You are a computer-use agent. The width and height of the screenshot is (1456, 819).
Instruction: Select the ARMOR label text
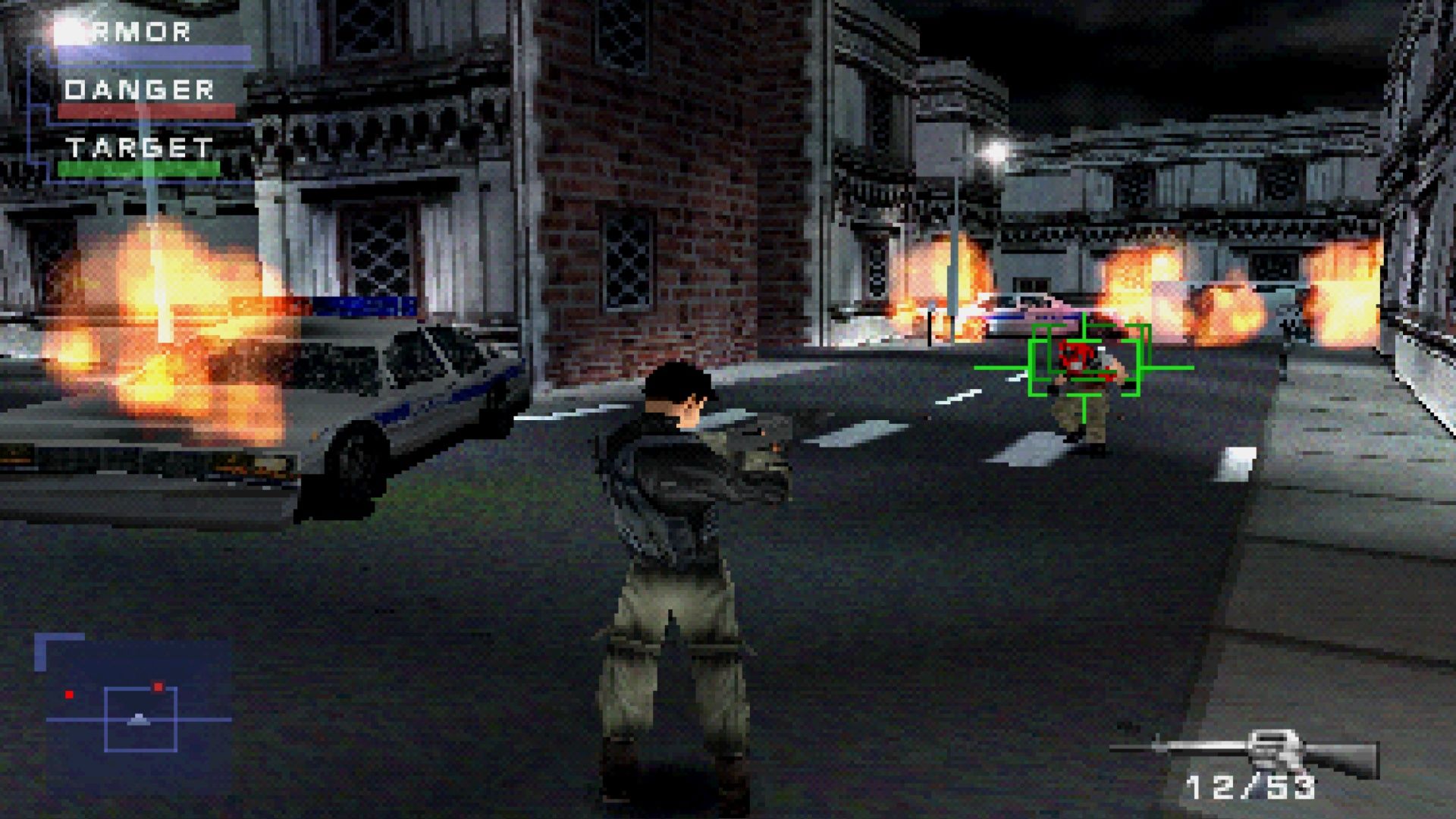(130, 32)
